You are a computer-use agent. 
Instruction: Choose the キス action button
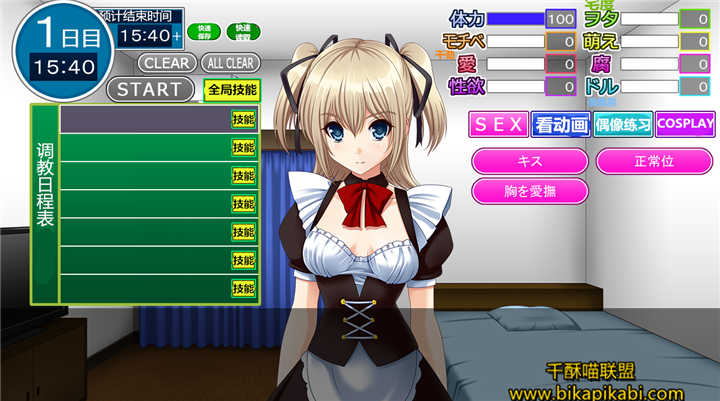point(529,160)
